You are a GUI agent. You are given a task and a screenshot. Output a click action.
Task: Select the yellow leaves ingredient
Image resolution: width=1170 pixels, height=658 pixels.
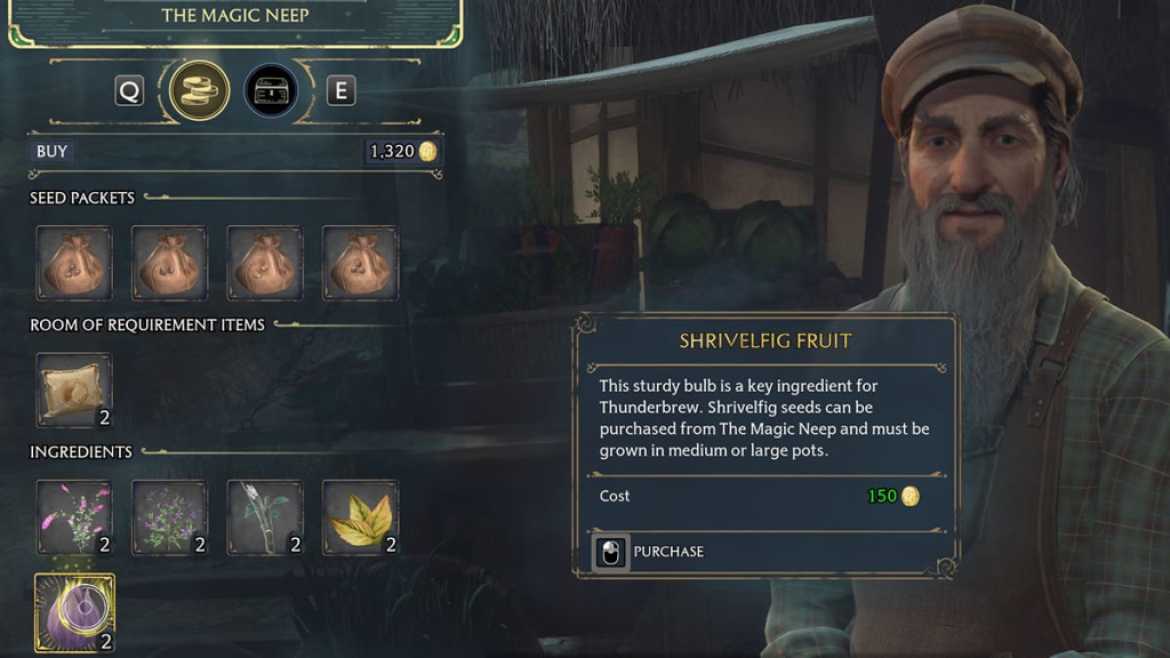(360, 517)
